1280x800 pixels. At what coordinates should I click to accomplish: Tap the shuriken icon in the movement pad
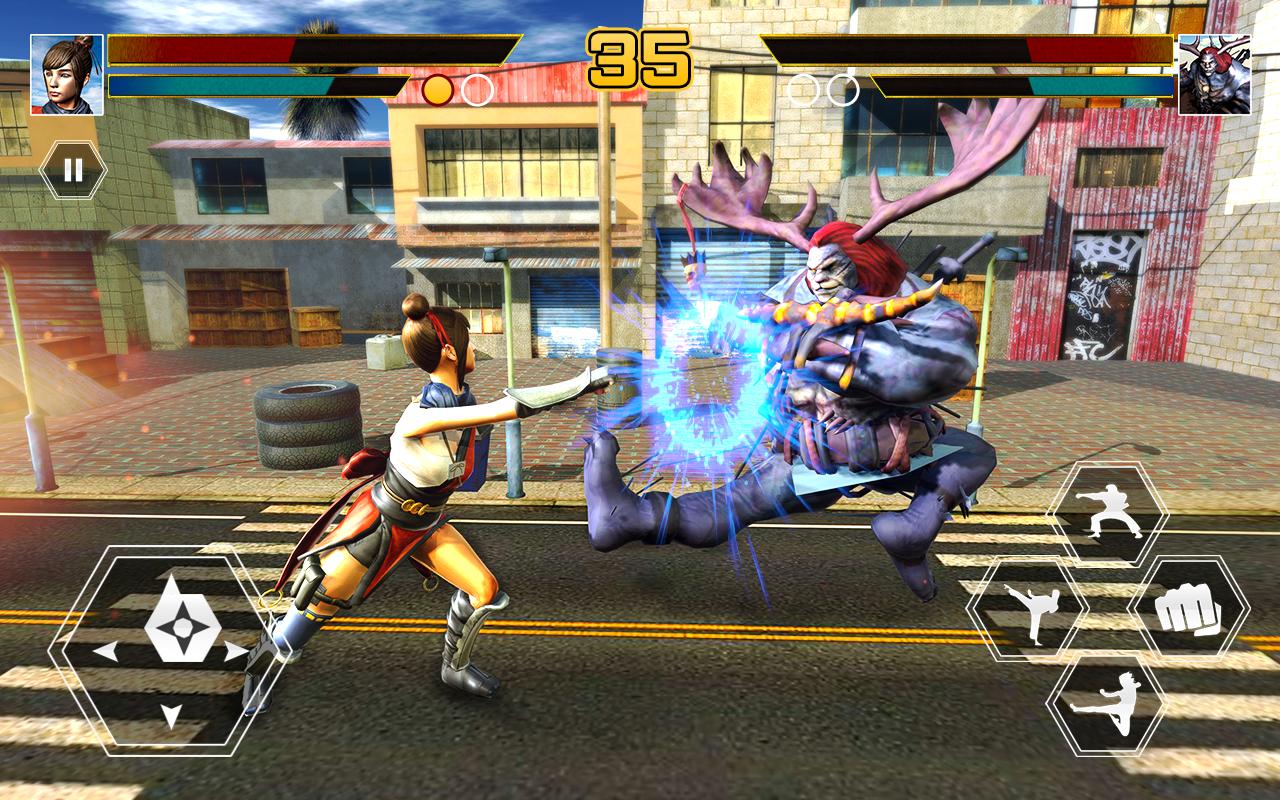tap(185, 627)
